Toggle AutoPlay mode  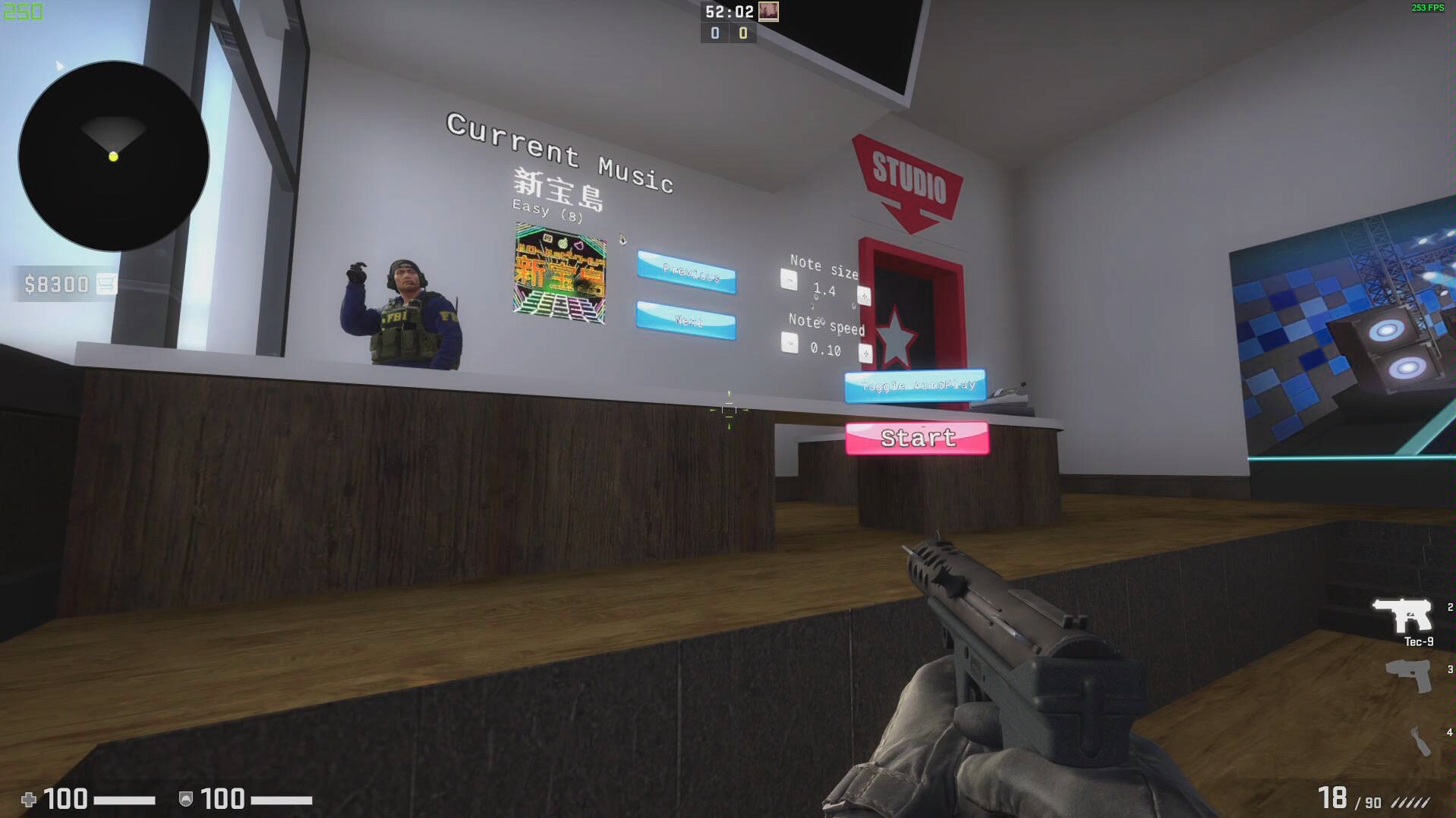pos(915,387)
